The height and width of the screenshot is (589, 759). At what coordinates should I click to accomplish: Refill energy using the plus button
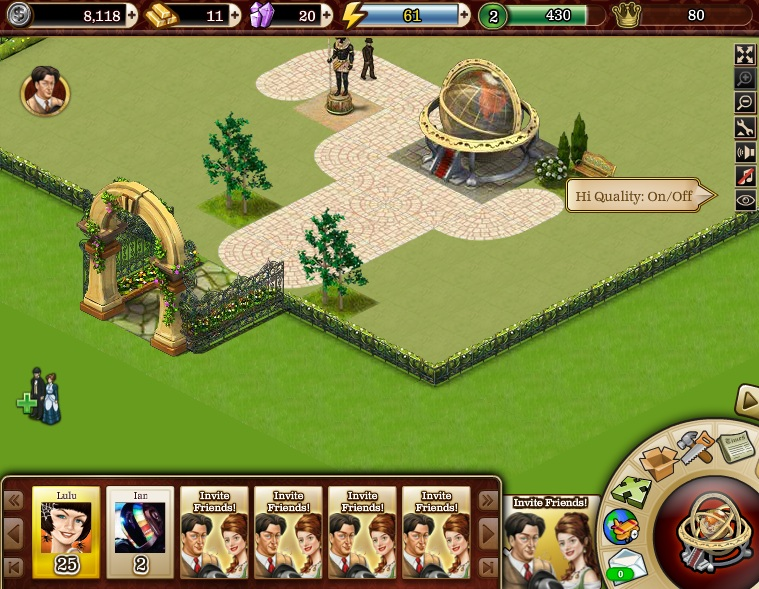click(464, 15)
